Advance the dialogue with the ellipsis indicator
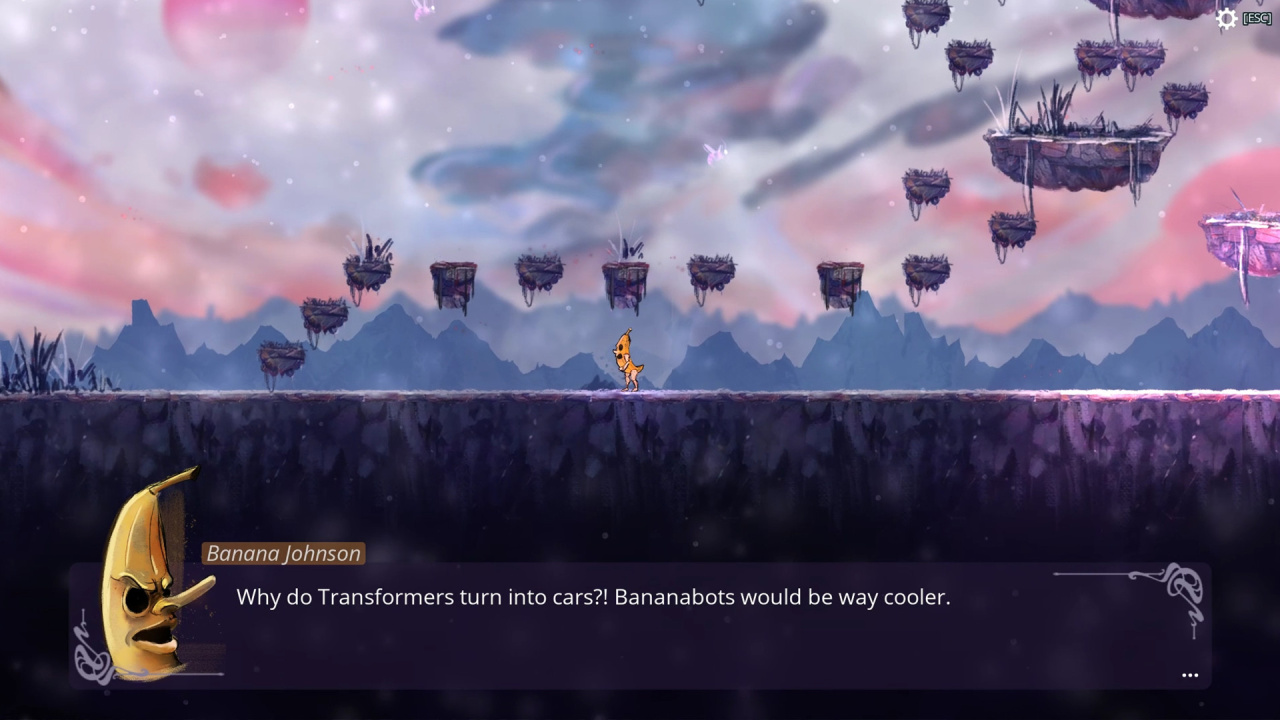This screenshot has width=1280, height=720. coord(1189,676)
